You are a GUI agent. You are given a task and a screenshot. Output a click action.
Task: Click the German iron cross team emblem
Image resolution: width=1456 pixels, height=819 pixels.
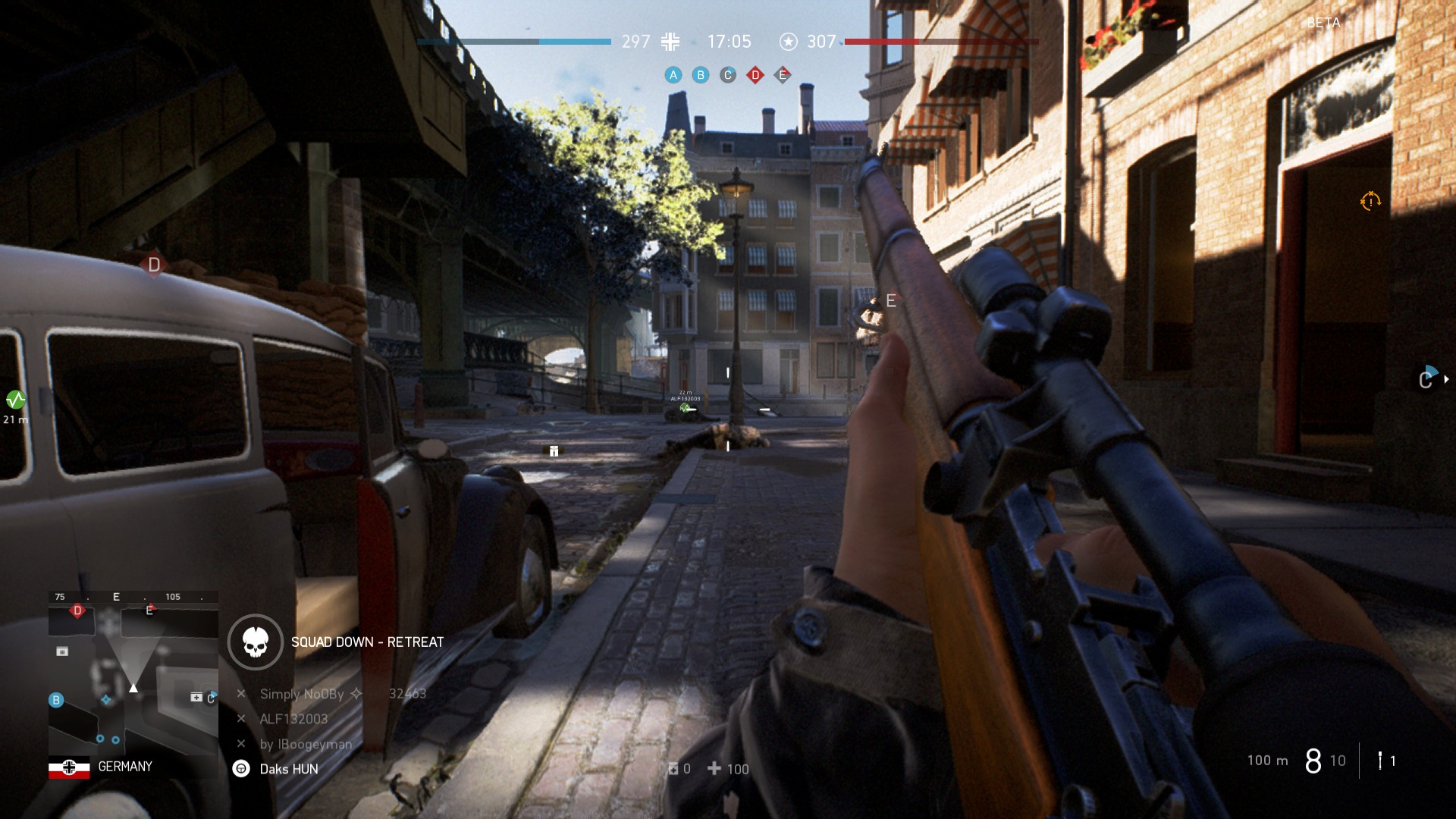(x=670, y=42)
